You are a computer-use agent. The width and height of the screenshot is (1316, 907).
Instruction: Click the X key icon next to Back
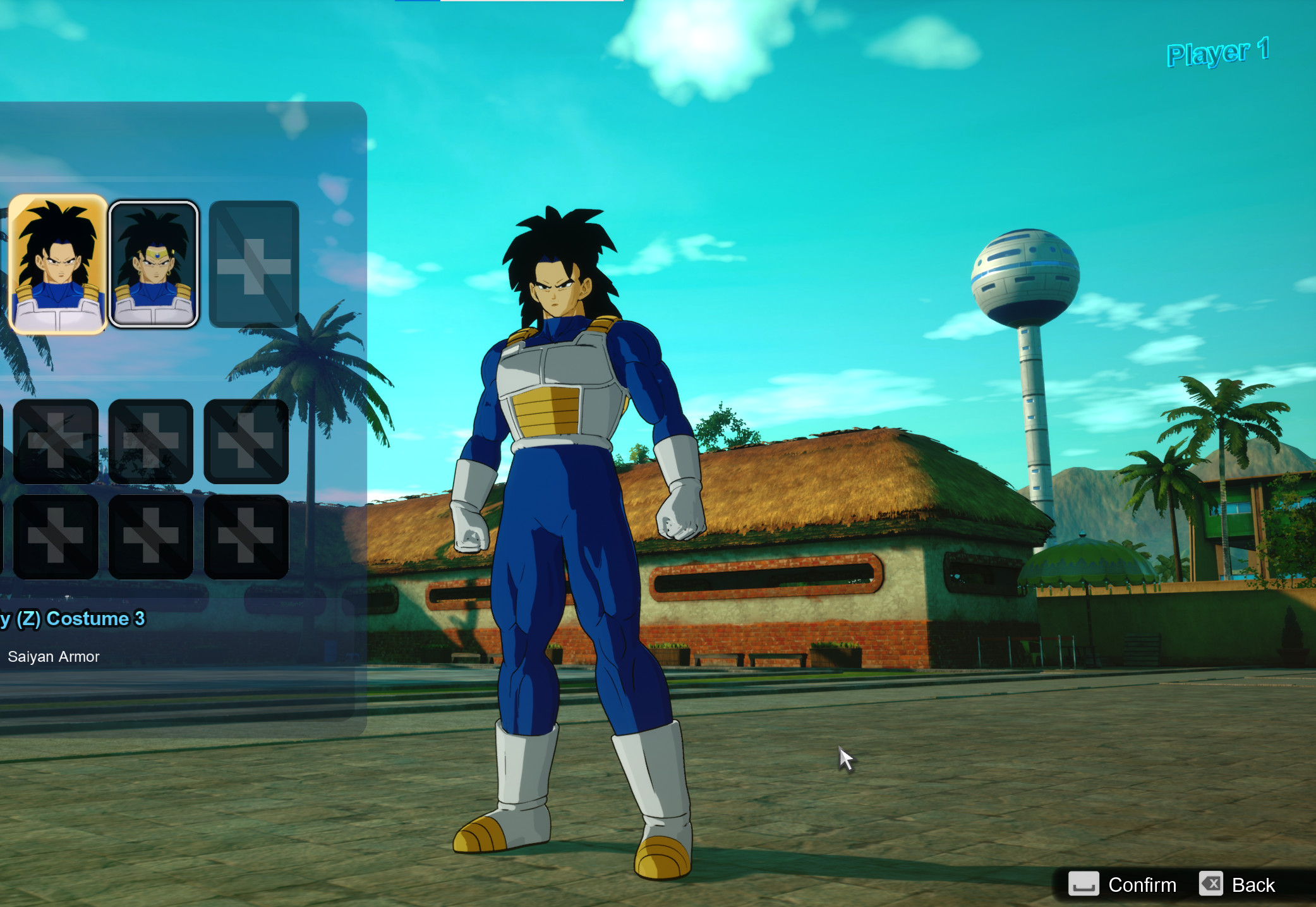[1212, 884]
